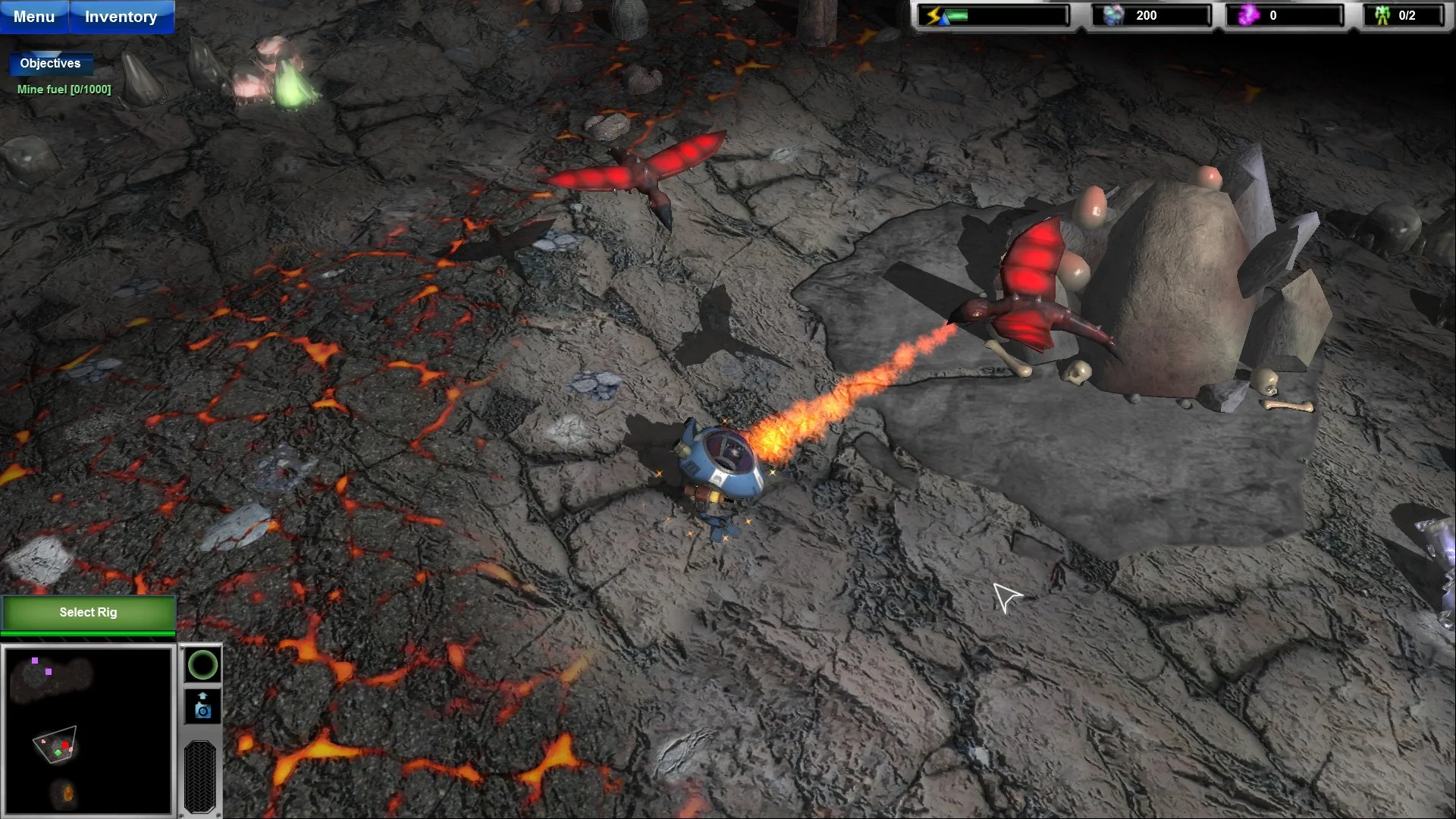Jump to the orange lava area on minimap

click(x=67, y=793)
